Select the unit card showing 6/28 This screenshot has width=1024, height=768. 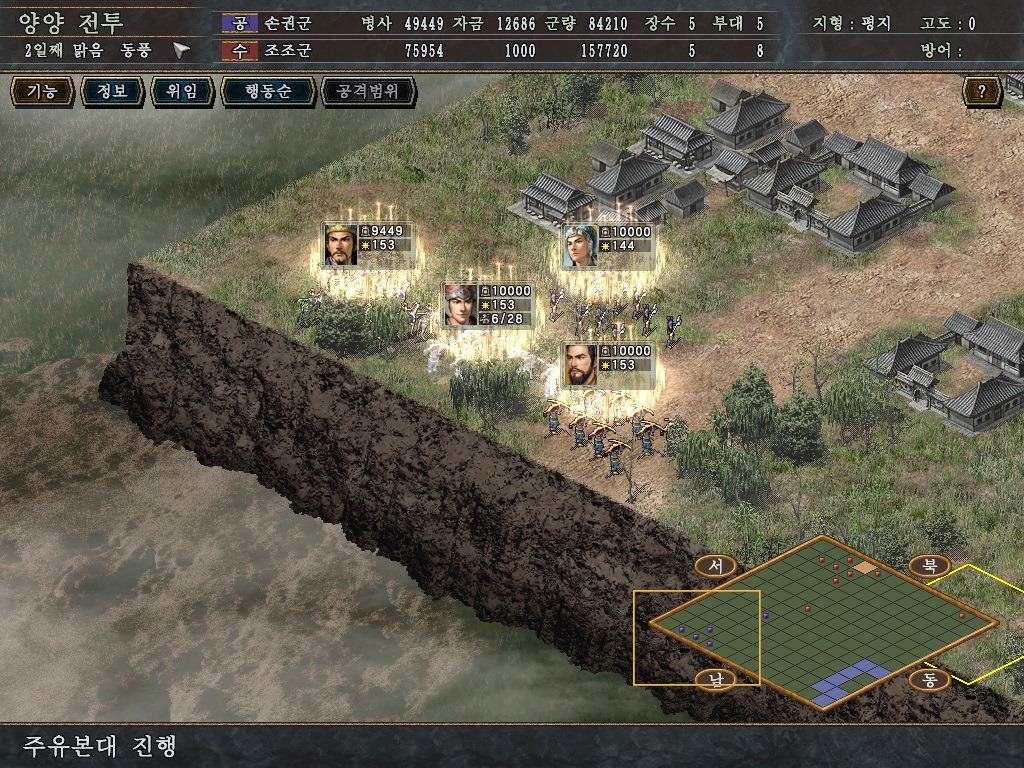488,305
